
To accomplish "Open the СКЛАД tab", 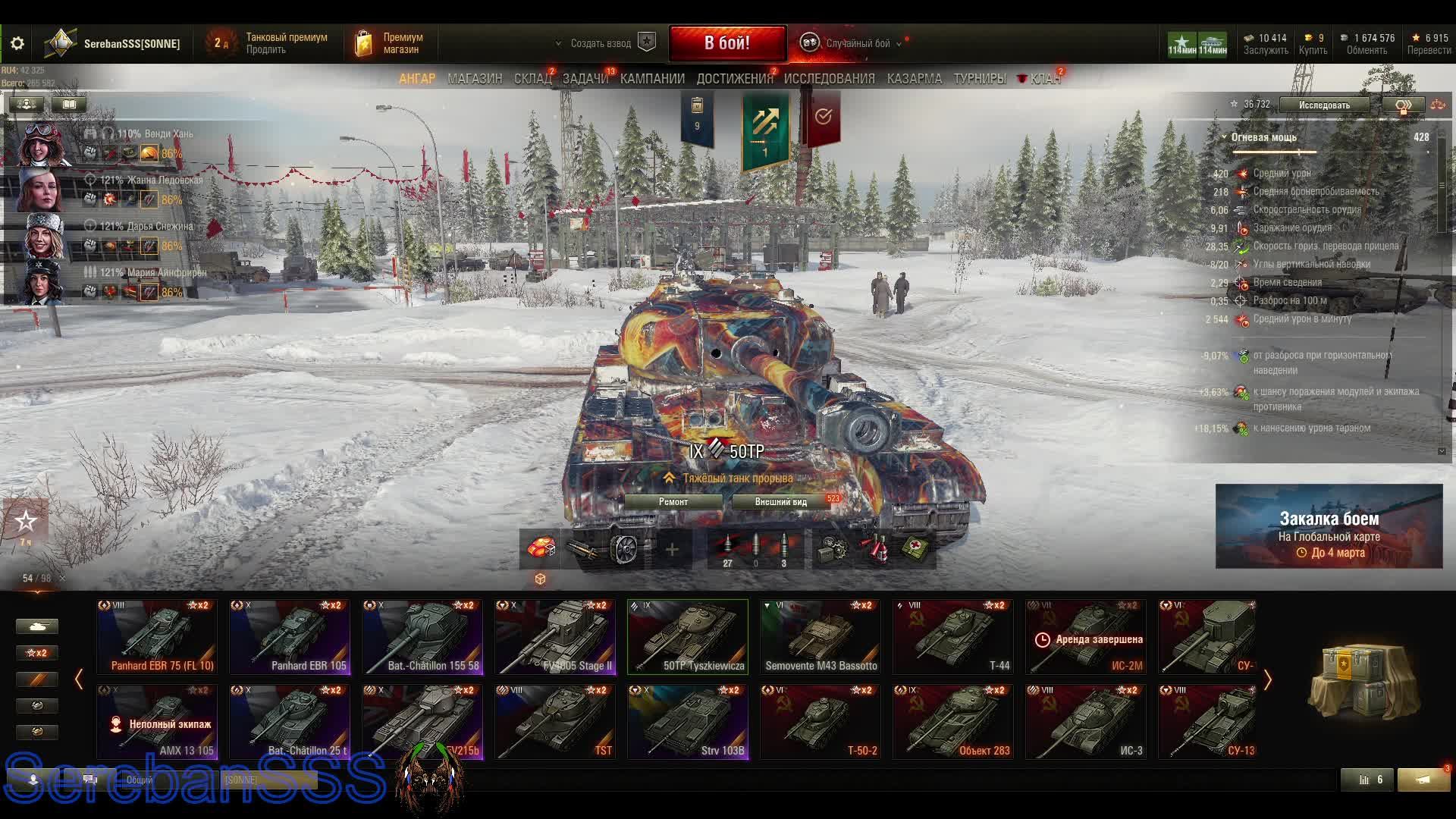I will point(532,79).
